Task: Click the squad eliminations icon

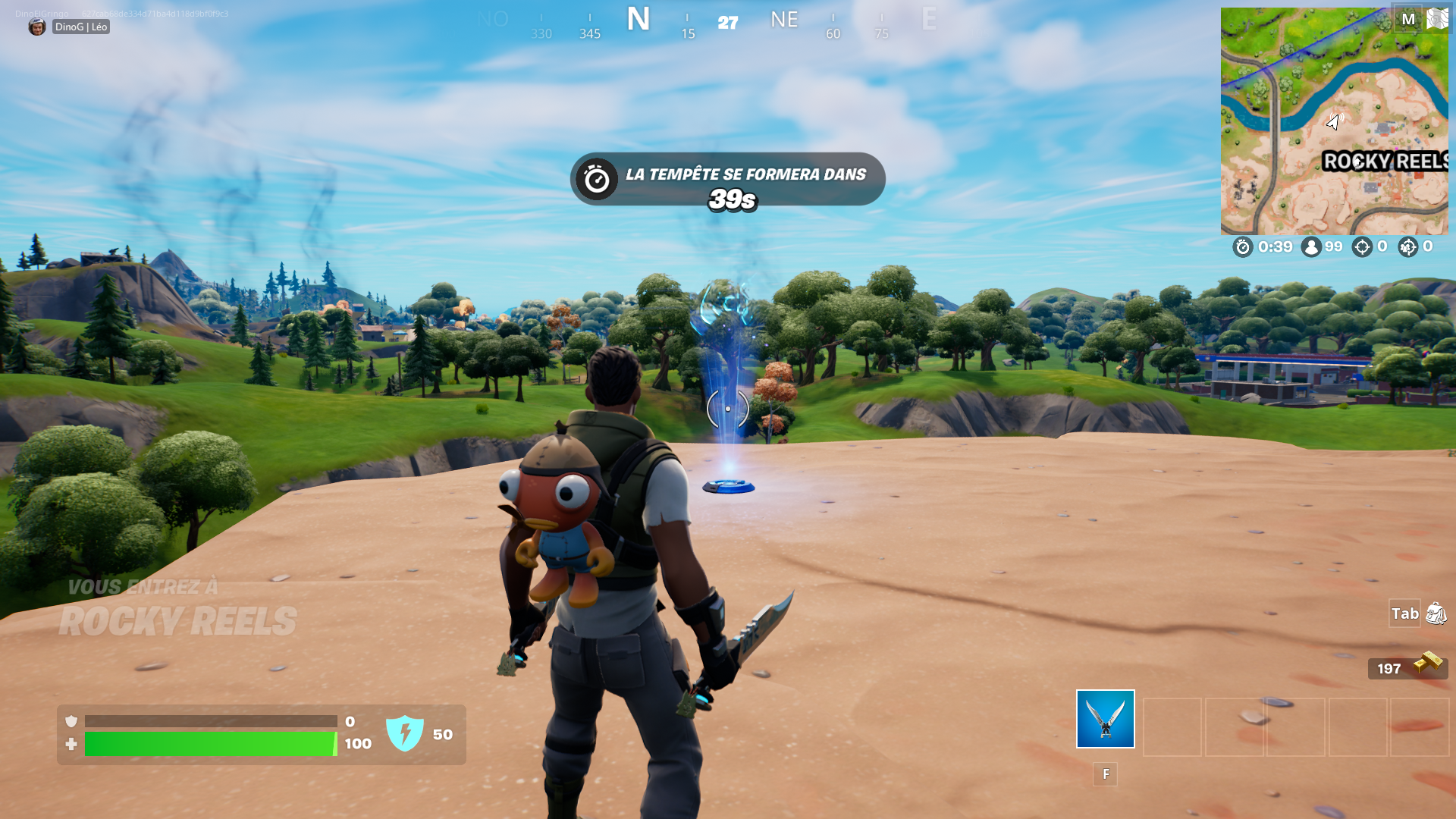Action: (x=1410, y=247)
